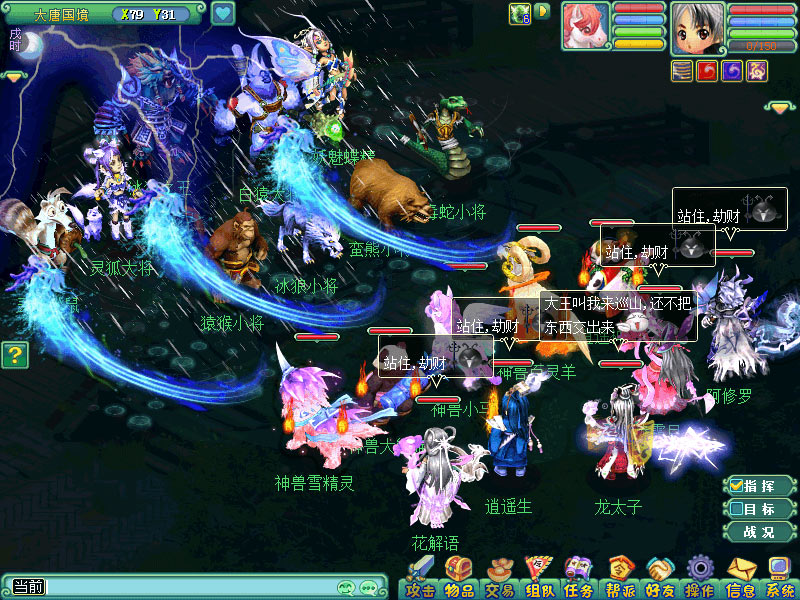Show the 任务 (Quest) book
The height and width of the screenshot is (600, 800).
pyautogui.click(x=579, y=578)
